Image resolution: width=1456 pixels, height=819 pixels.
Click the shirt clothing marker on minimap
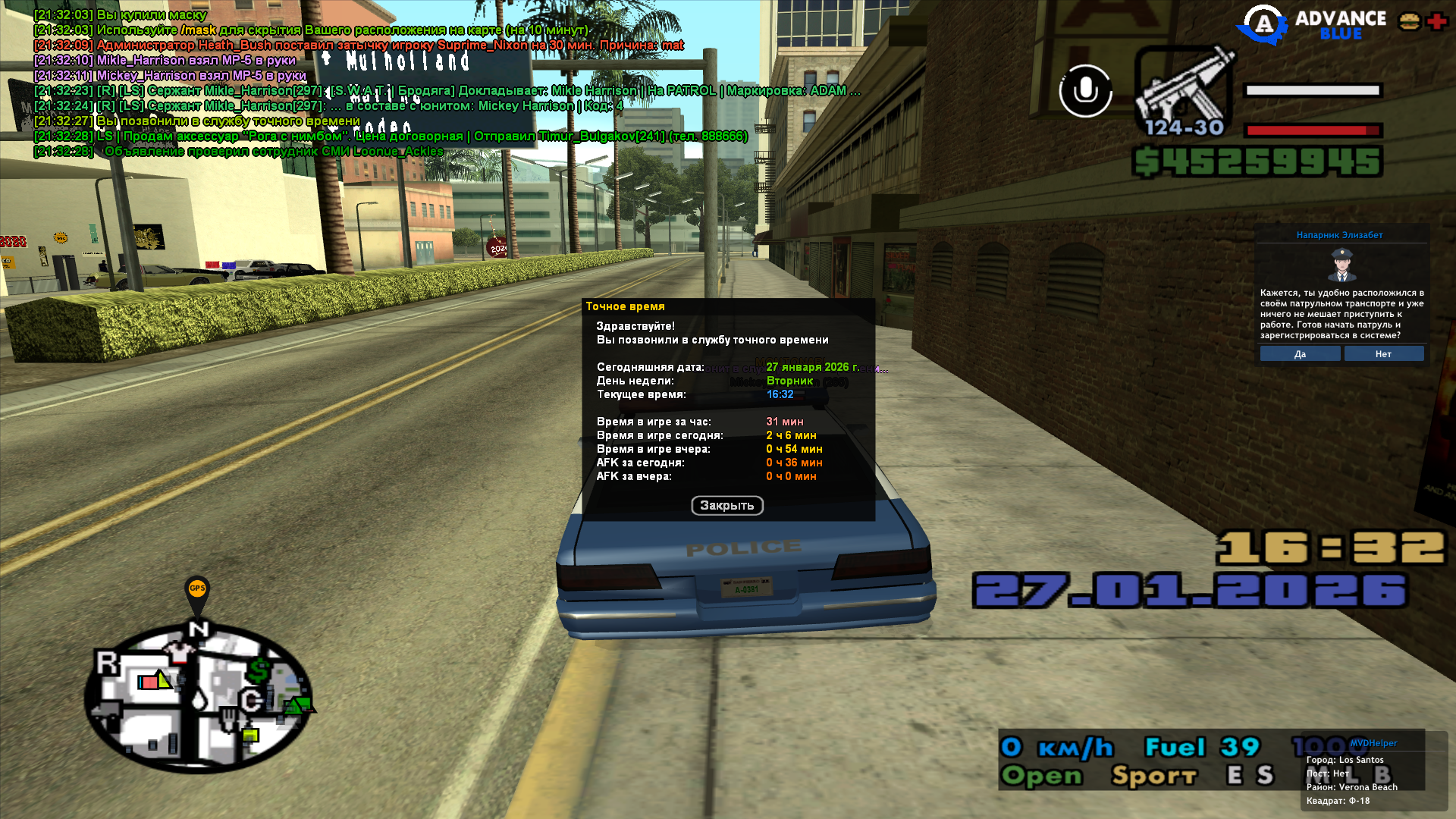[x=180, y=651]
